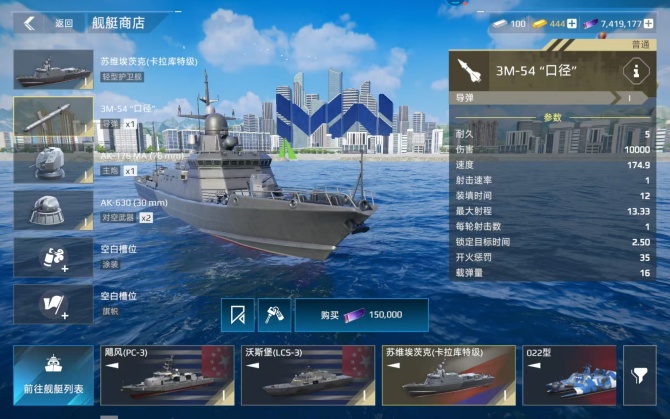This screenshot has width=670, height=419.
Task: Show info for the 3M-54 口径 missile
Action: point(632,70)
